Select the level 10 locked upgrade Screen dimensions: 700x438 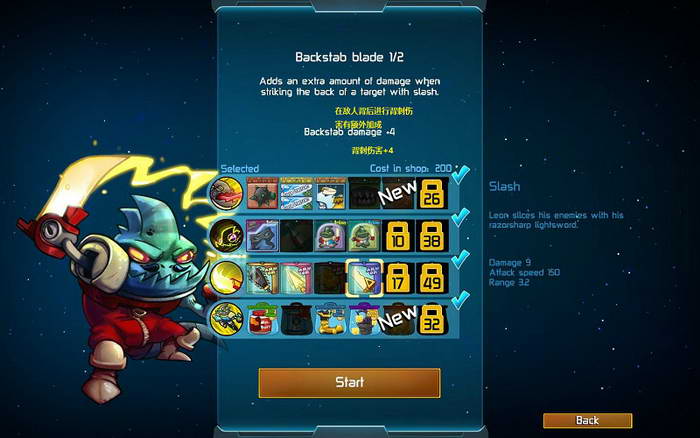[x=397, y=235]
